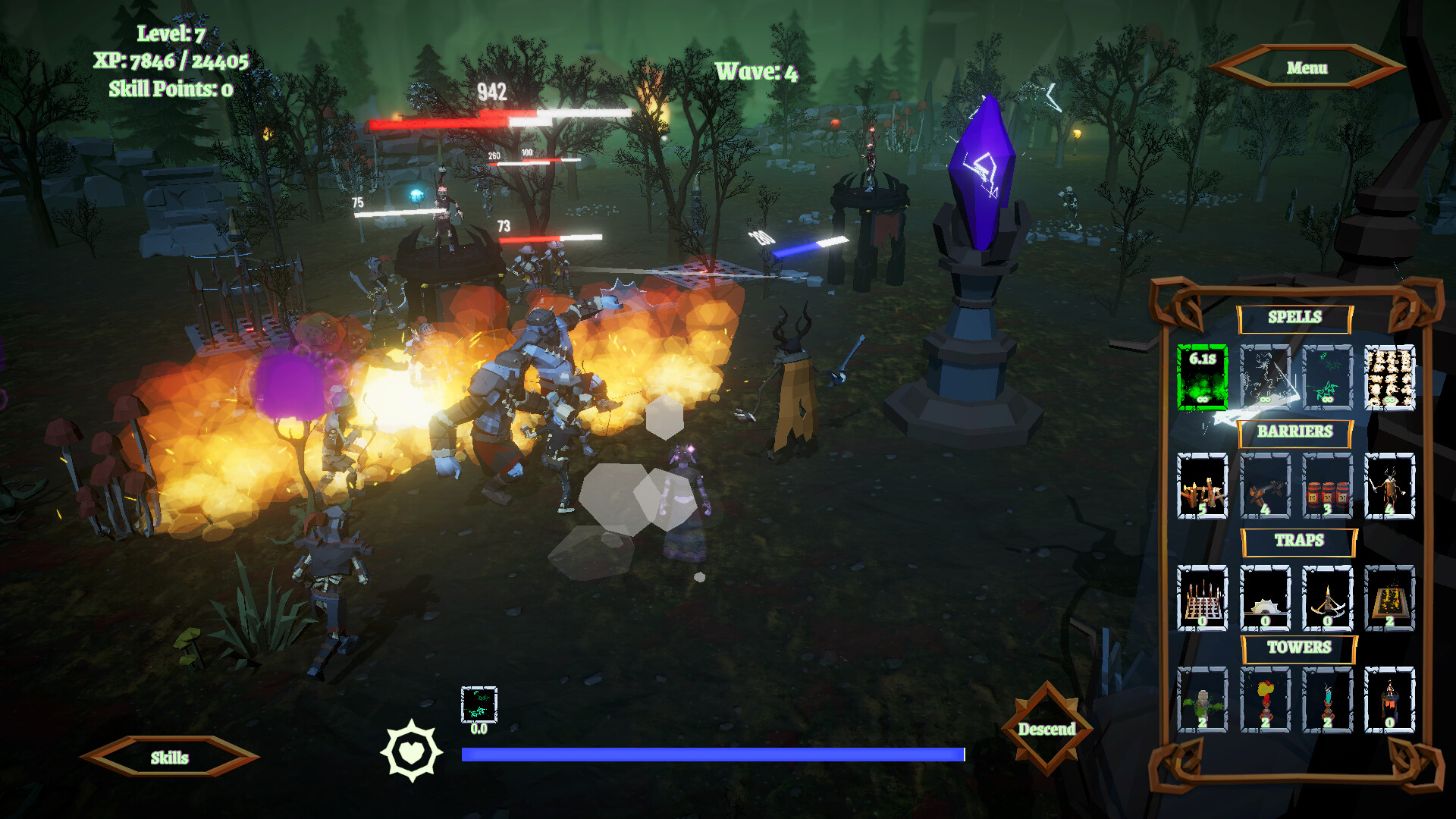Cast the white lightning spell

point(1265,377)
